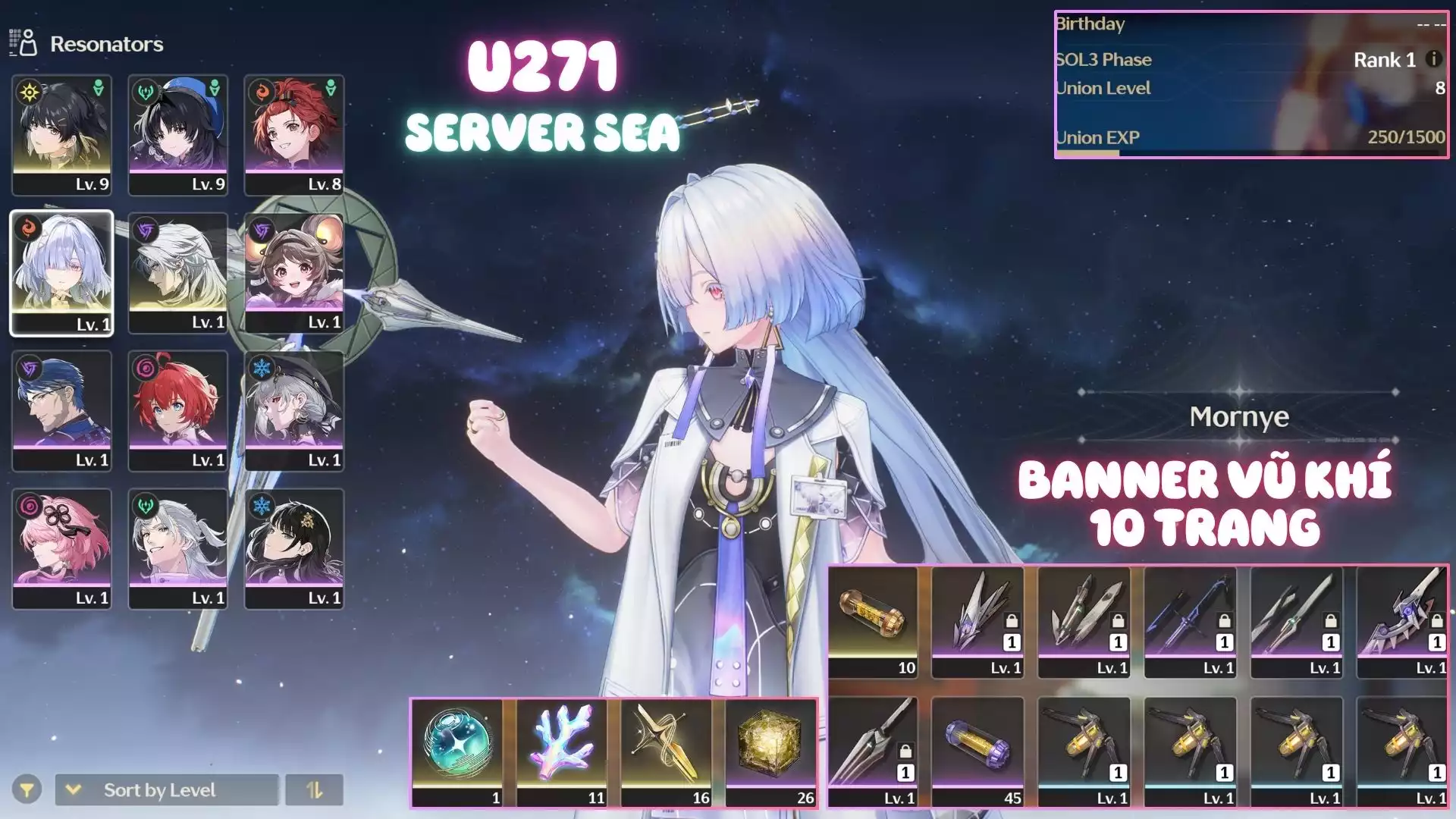Viewport: 1456px width, 819px height.
Task: Select the Lv. 1 resonator with black witch hat
Action: tap(294, 410)
